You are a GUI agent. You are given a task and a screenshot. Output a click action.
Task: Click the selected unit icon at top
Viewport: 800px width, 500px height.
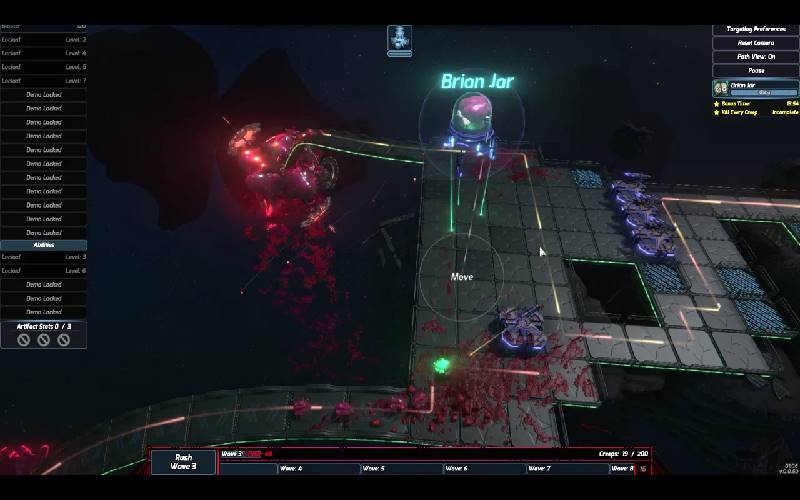click(x=399, y=38)
